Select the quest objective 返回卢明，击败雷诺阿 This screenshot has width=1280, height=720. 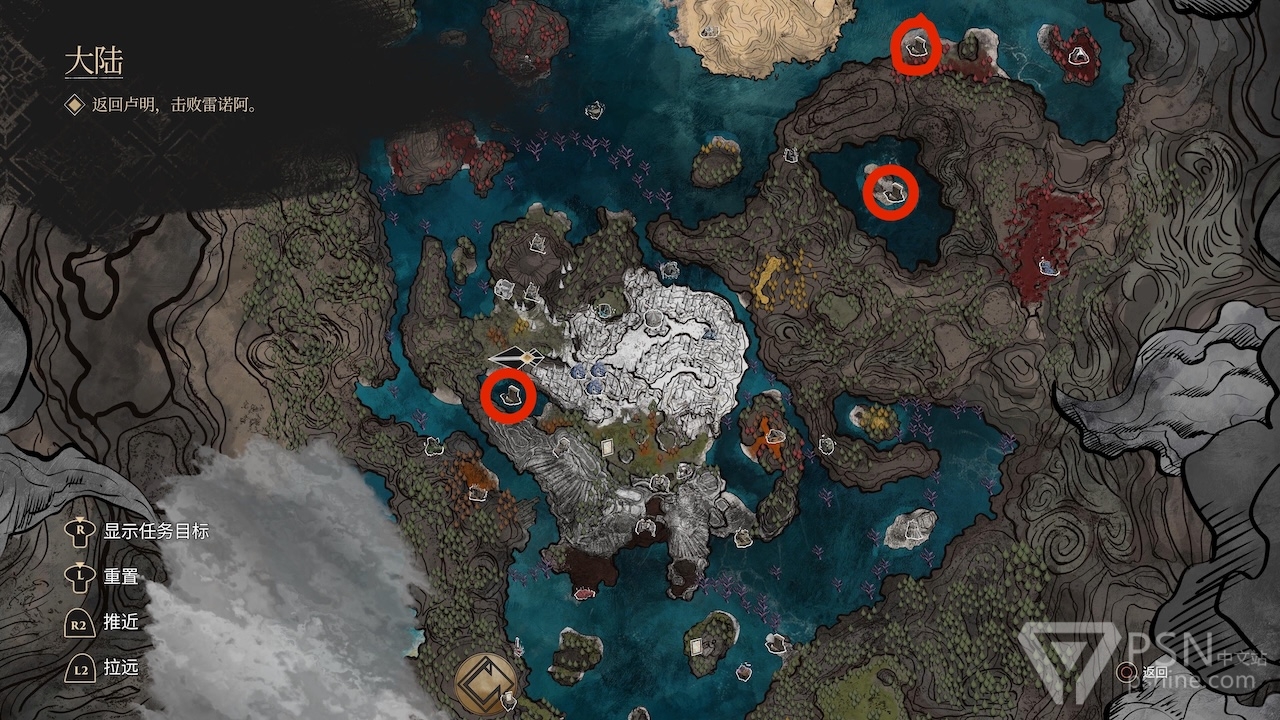pos(174,104)
